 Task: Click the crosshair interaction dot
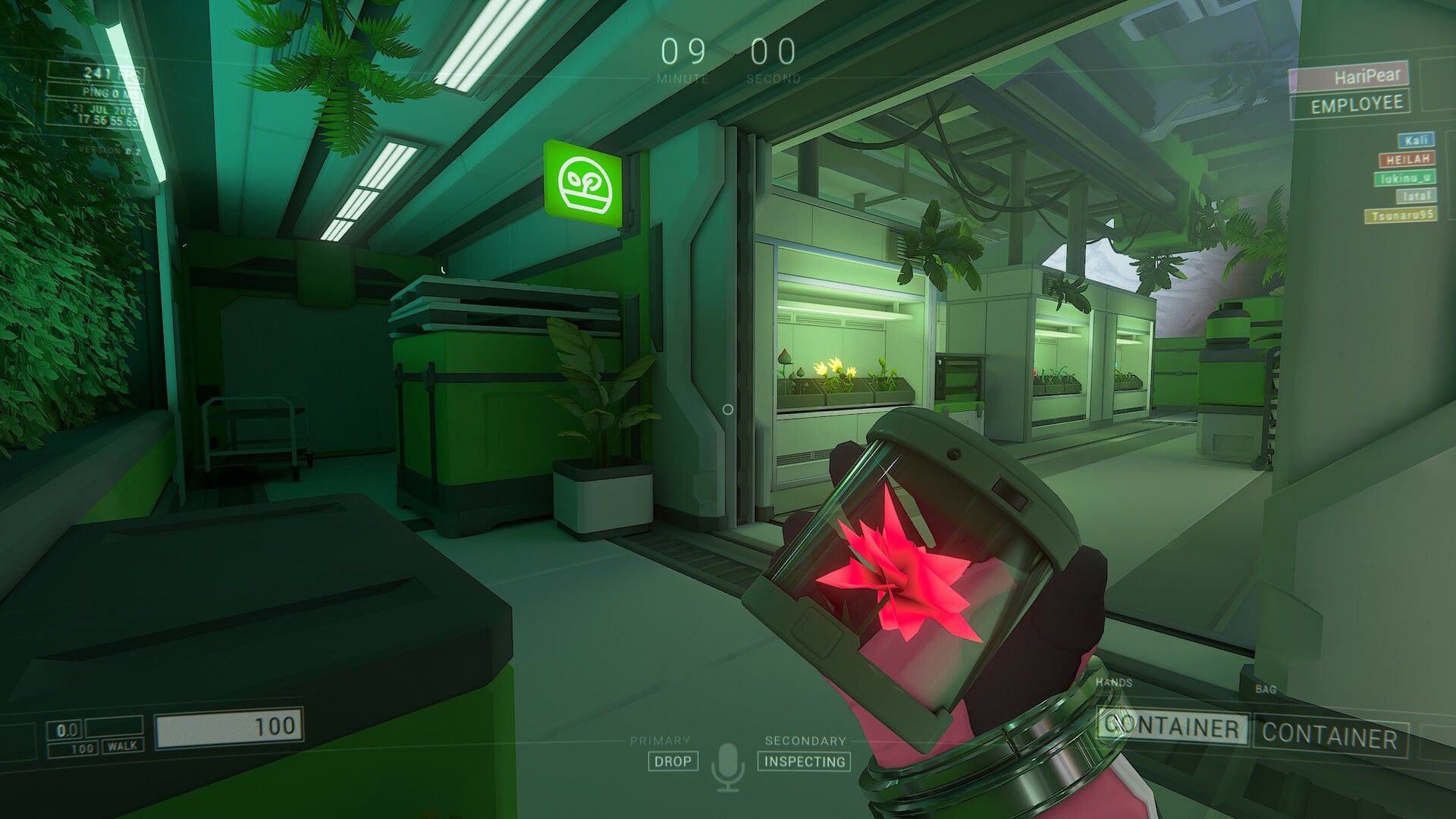728,409
